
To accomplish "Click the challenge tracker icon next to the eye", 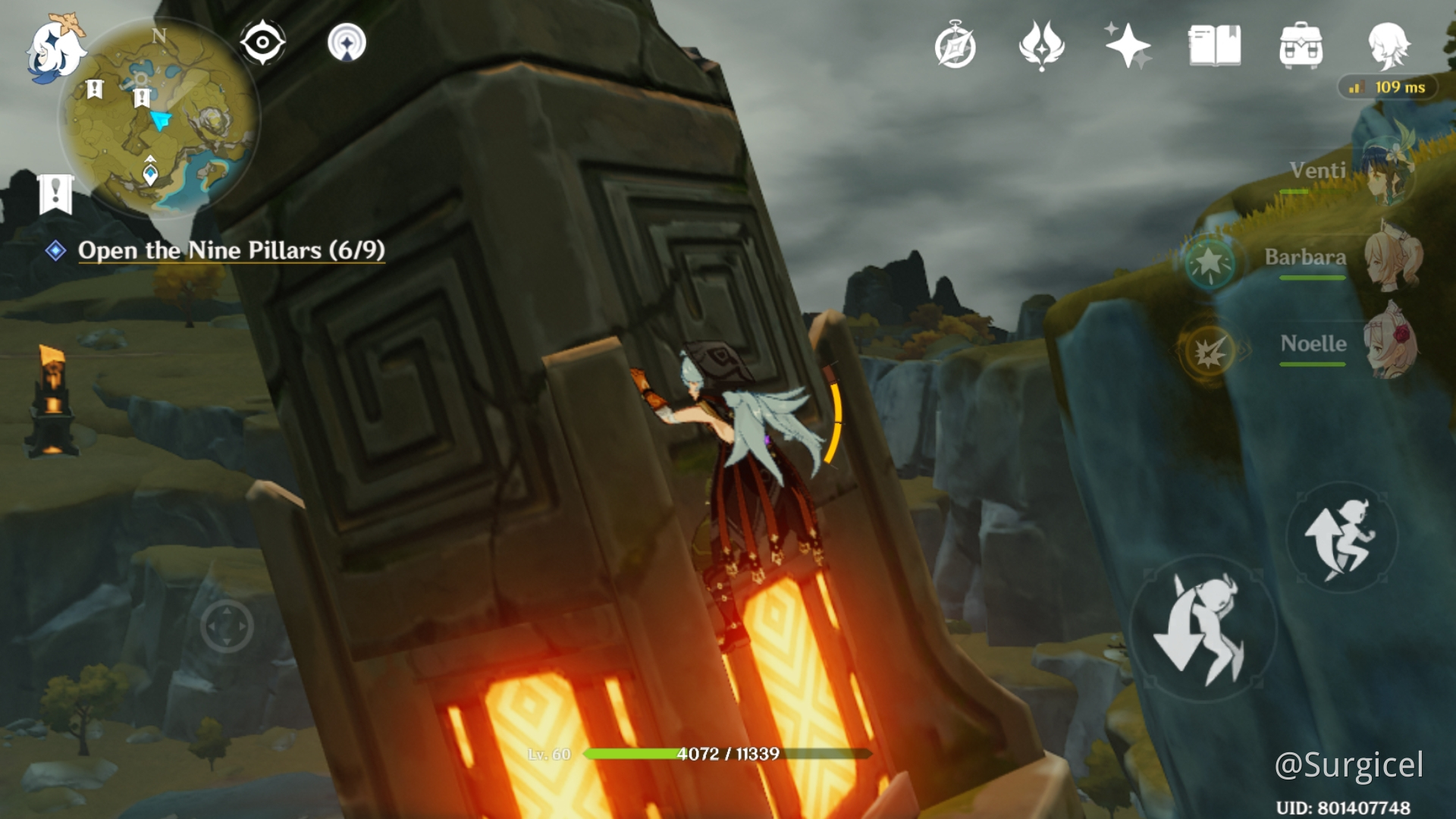I will 348,43.
